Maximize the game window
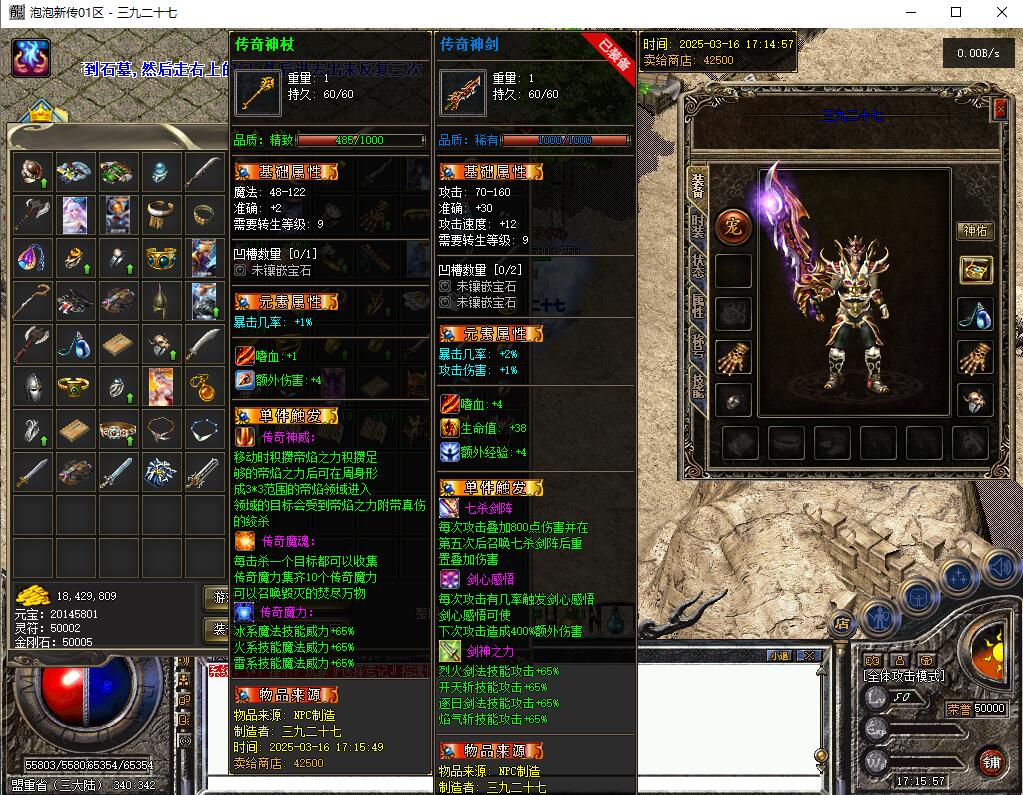Screen dimensions: 1023x795 955,12
